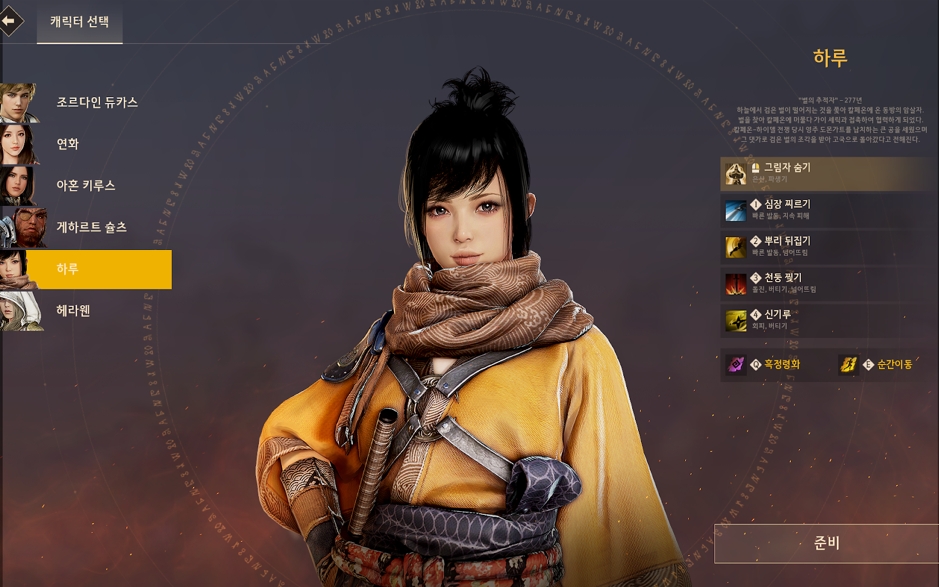The height and width of the screenshot is (587, 939).
Task: Go back with the arrow button
Action: (10, 20)
